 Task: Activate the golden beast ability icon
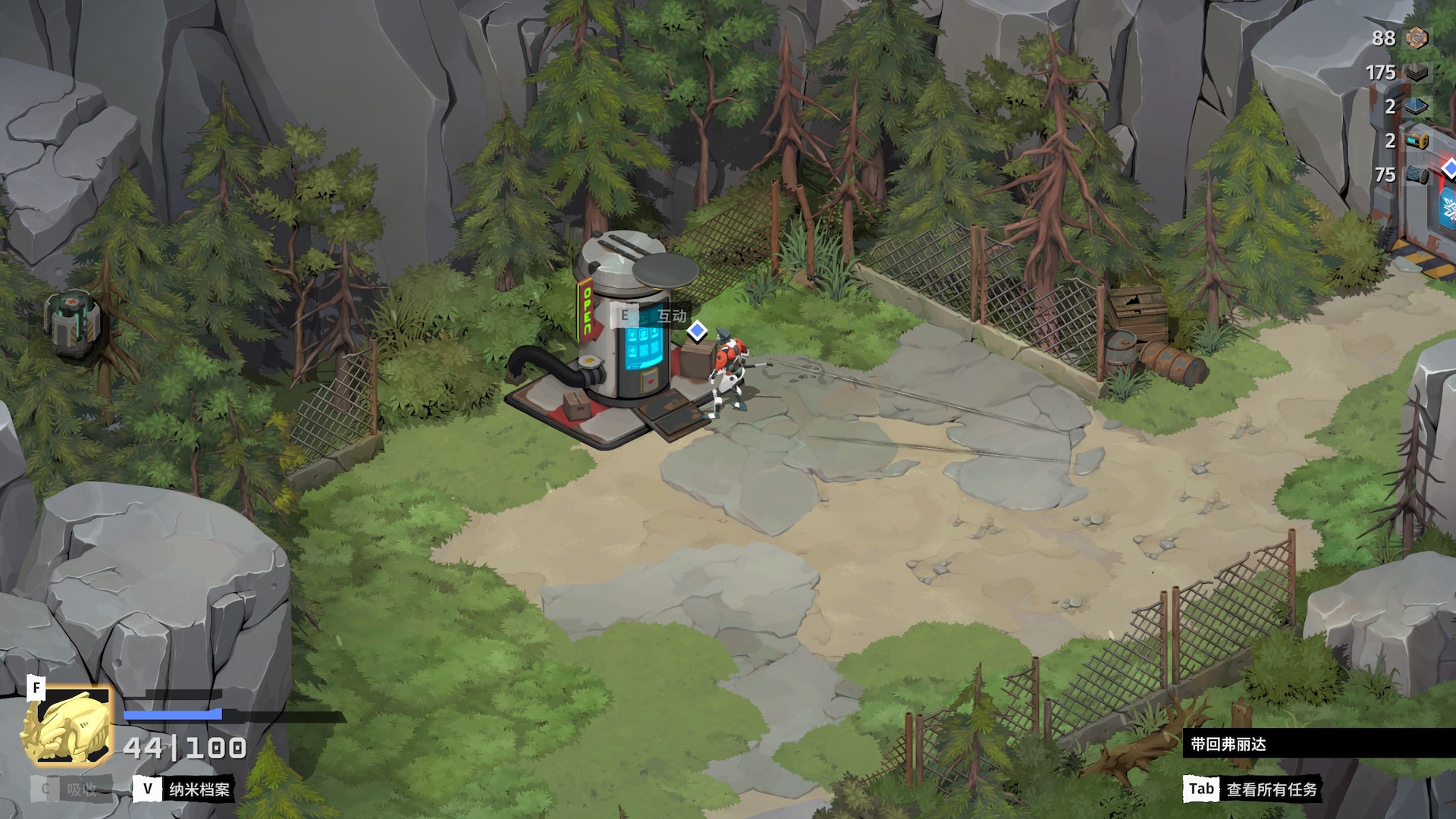click(x=69, y=726)
